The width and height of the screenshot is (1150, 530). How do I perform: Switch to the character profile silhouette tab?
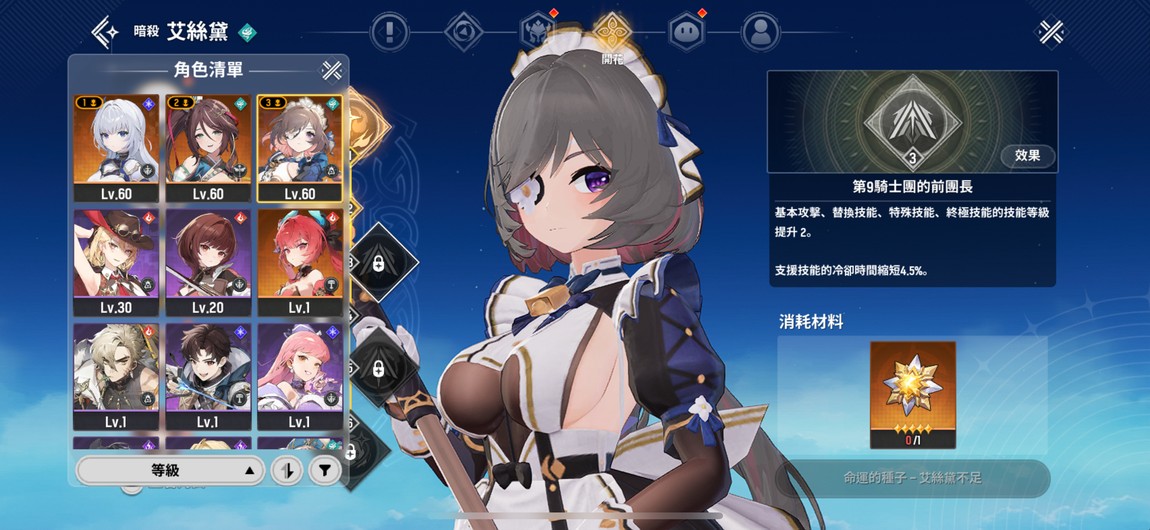pos(761,32)
